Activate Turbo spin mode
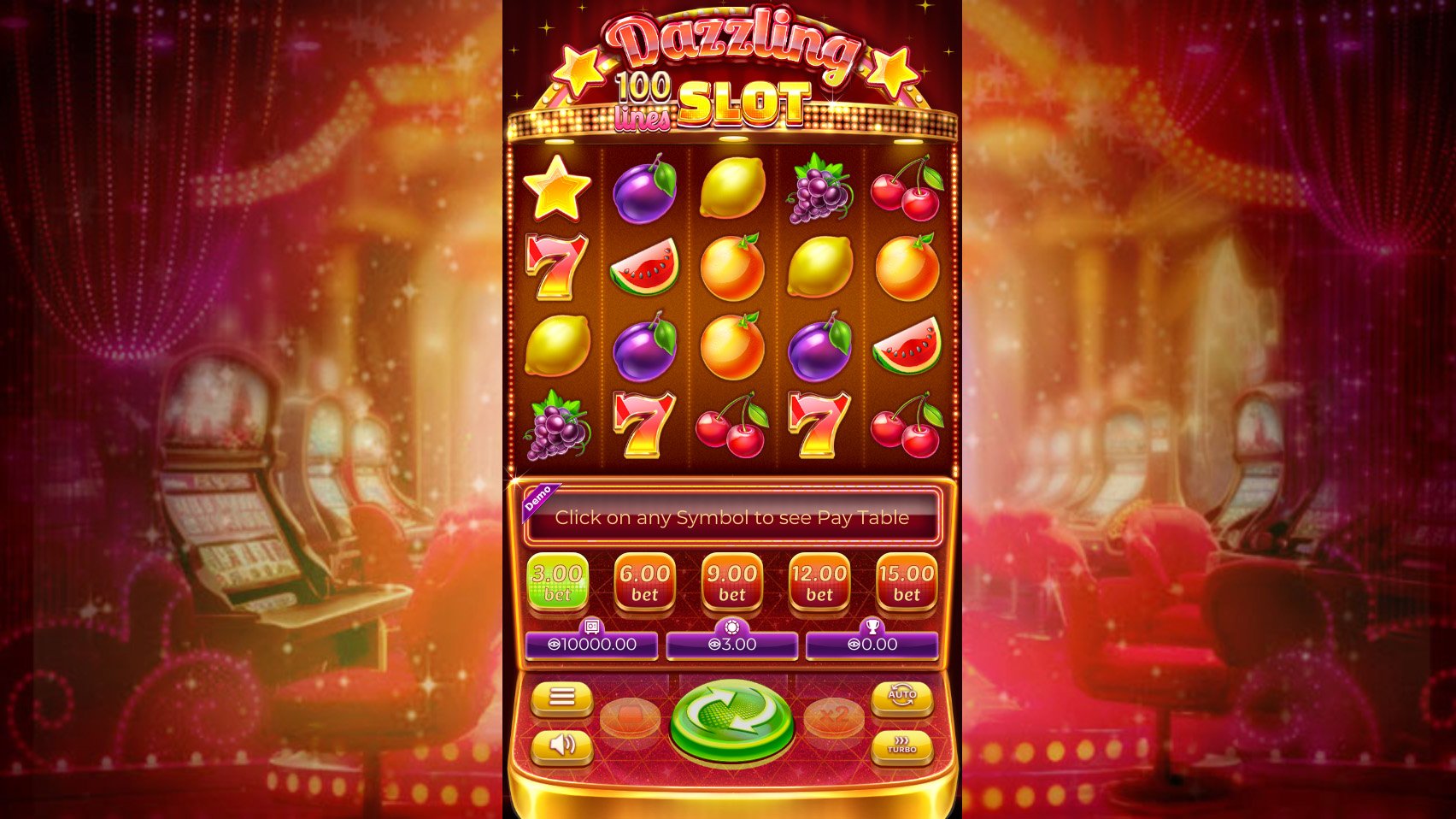This screenshot has height=819, width=1456. (901, 746)
